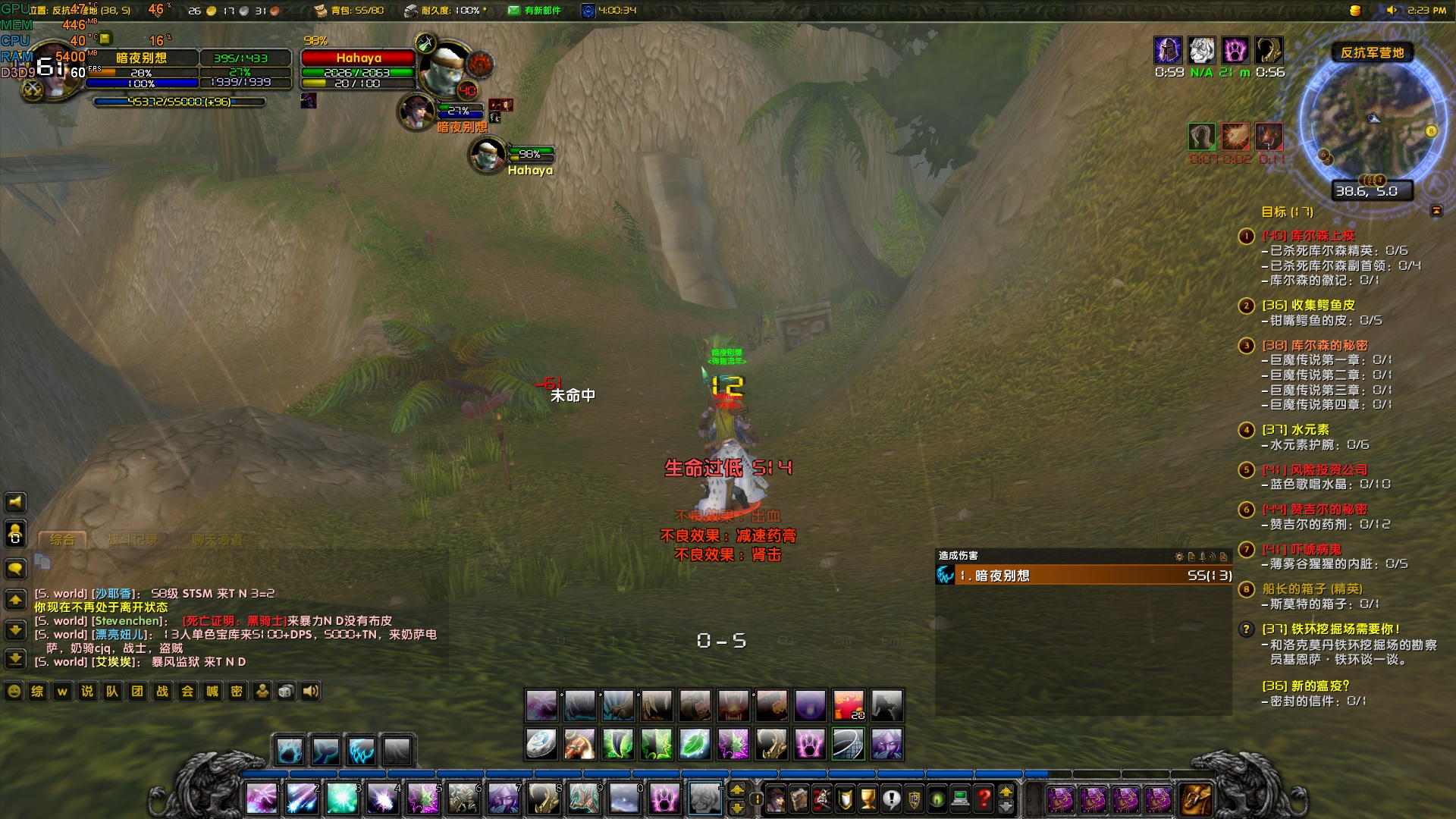Select the 队 party channel button
This screenshot has width=1456, height=819.
click(112, 691)
